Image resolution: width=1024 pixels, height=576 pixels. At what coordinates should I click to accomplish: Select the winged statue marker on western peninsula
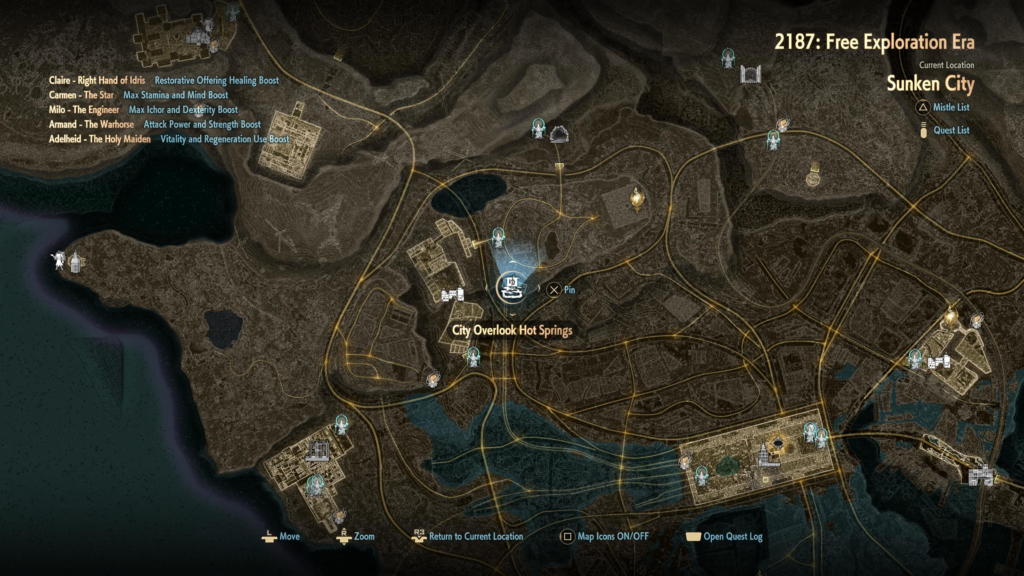62,261
